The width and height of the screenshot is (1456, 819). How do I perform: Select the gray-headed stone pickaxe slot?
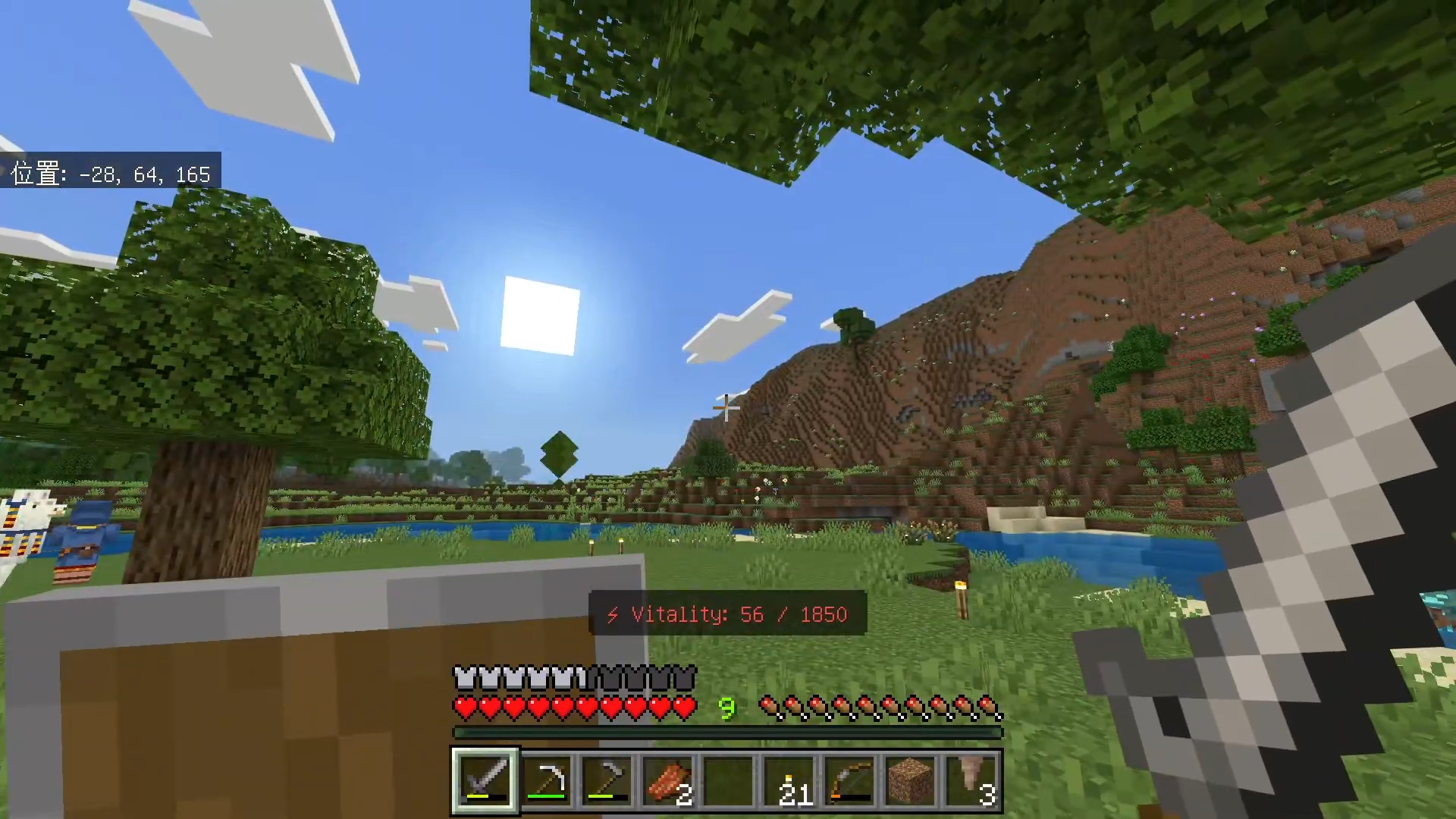pos(607,780)
